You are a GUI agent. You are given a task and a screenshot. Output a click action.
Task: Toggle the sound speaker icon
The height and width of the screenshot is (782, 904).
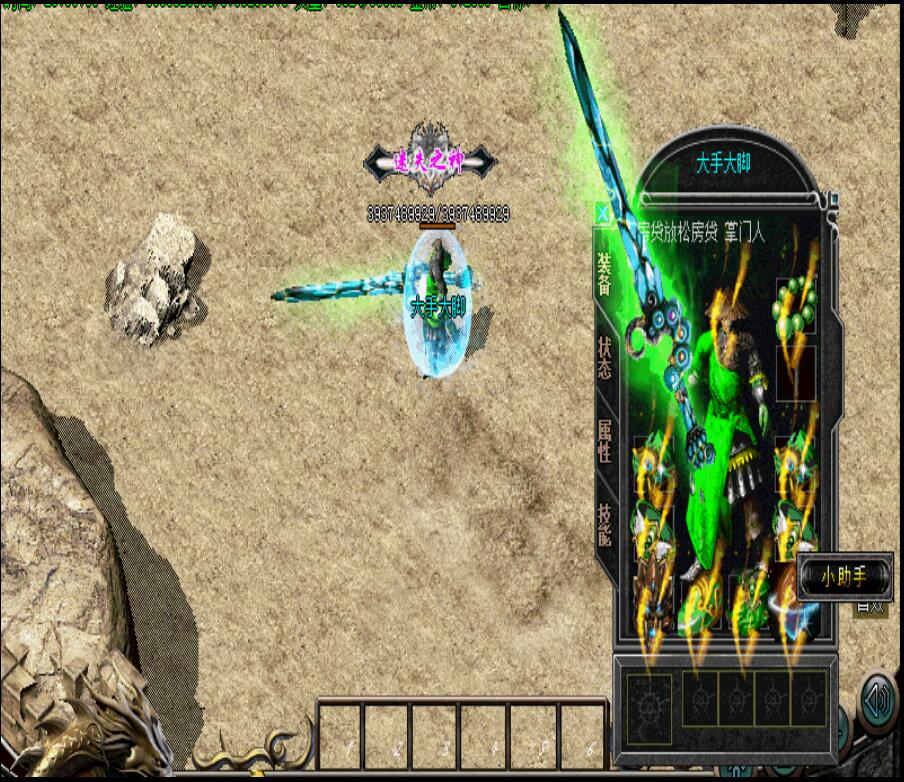point(878,701)
